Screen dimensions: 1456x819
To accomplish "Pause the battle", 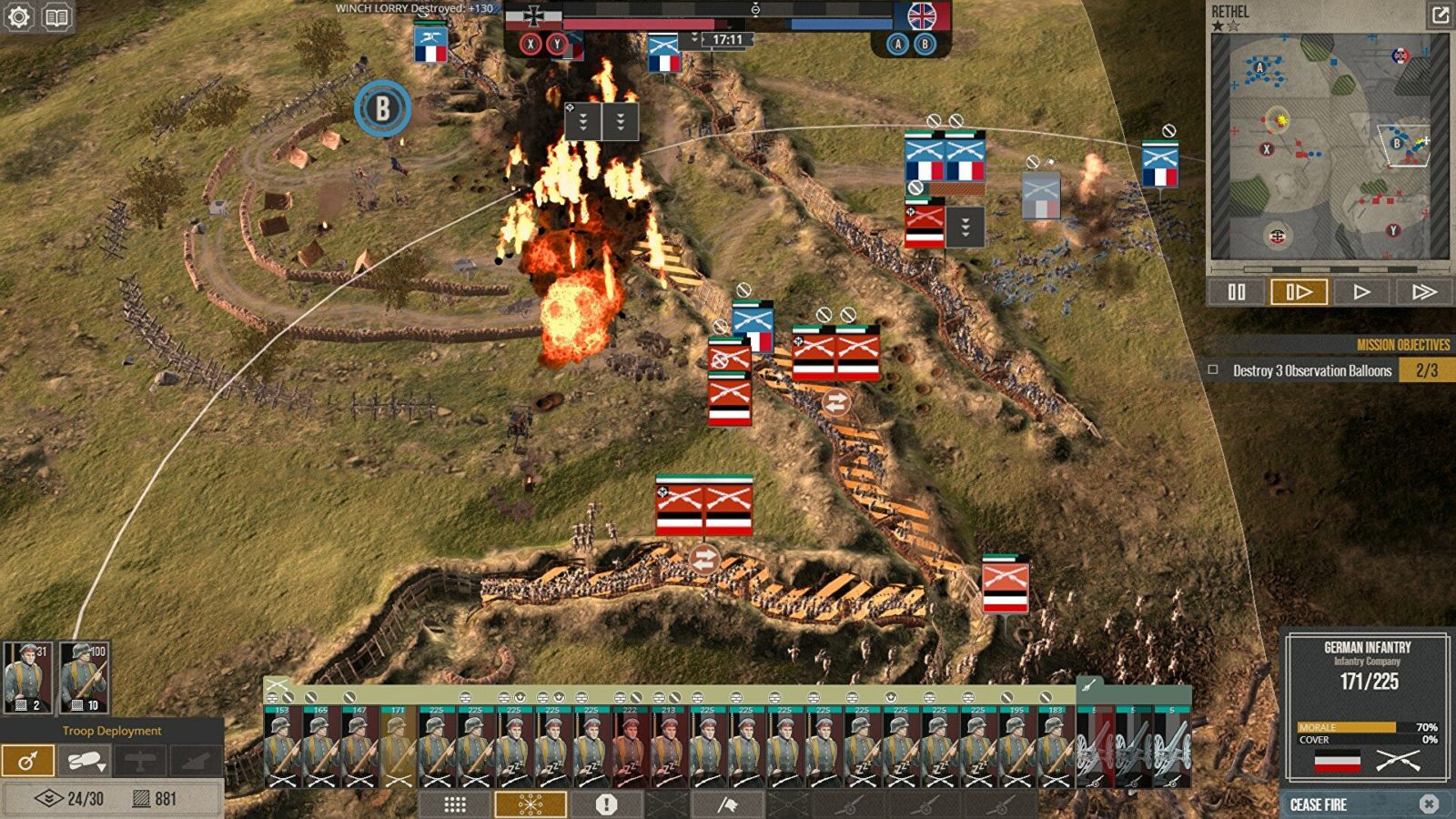I will coord(1236,292).
